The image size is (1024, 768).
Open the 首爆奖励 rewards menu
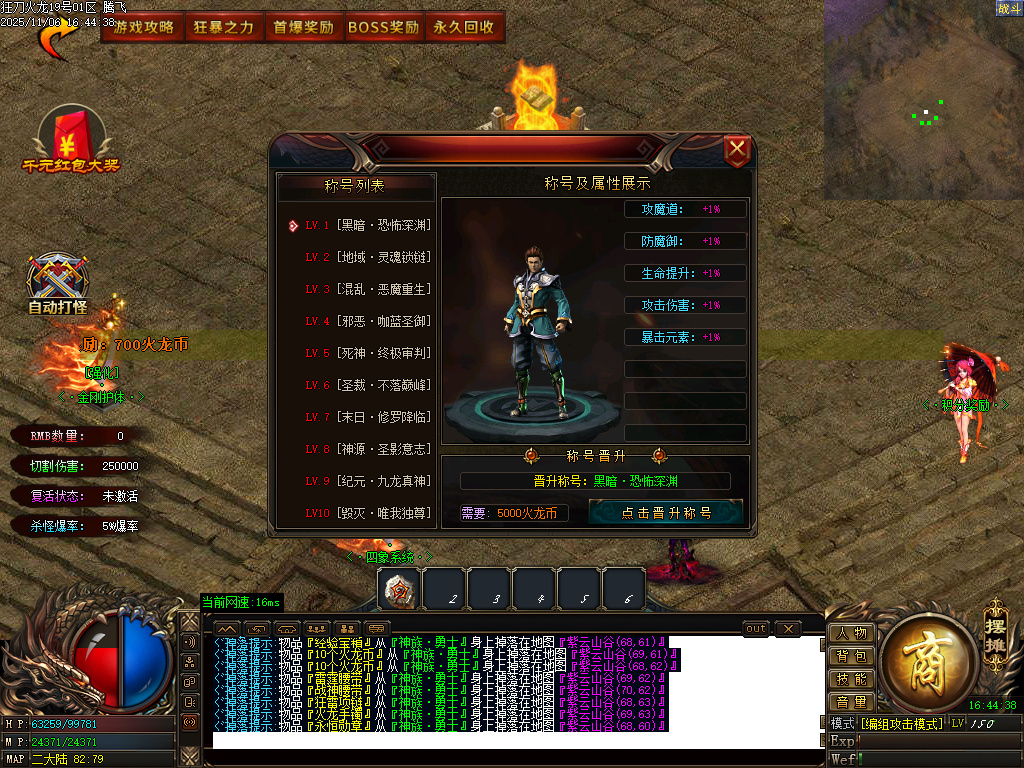point(304,28)
